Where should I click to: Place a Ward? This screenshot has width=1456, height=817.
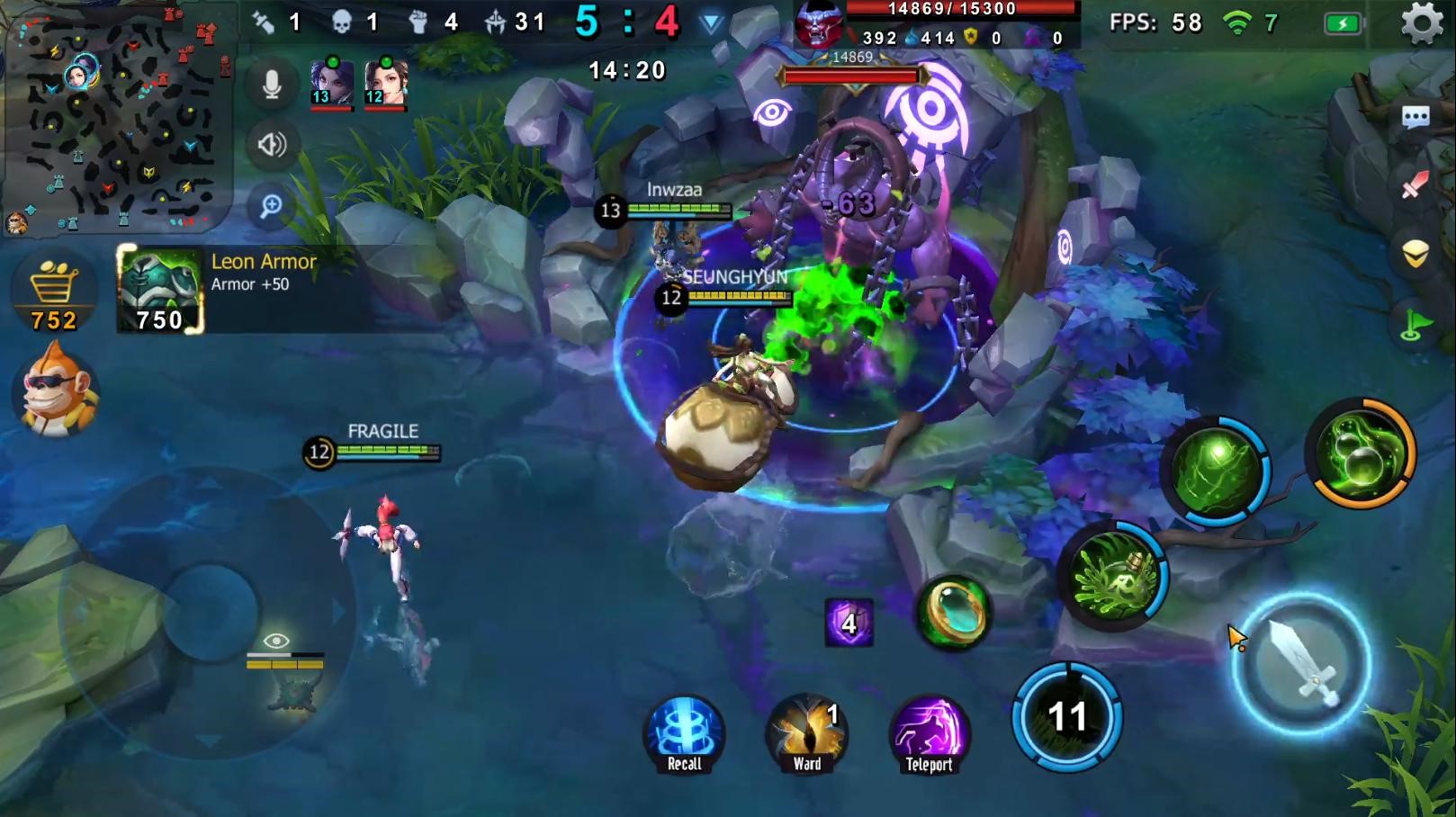(806, 734)
